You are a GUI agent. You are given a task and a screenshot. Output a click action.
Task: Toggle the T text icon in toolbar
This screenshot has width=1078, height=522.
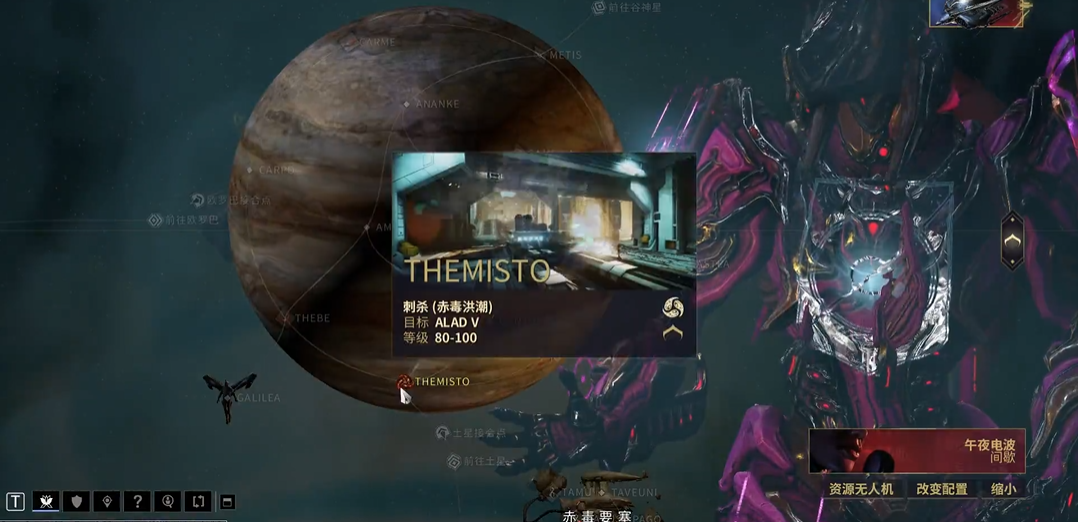coord(16,501)
